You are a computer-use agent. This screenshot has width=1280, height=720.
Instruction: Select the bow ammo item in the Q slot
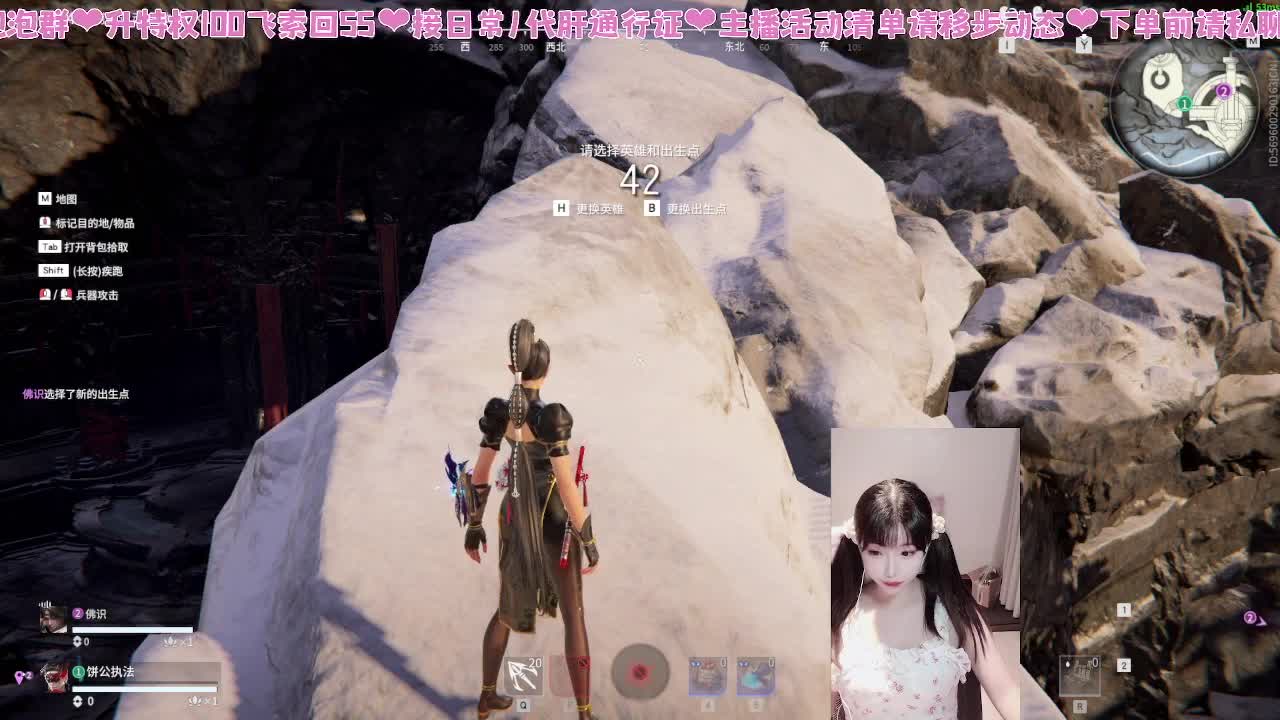523,675
